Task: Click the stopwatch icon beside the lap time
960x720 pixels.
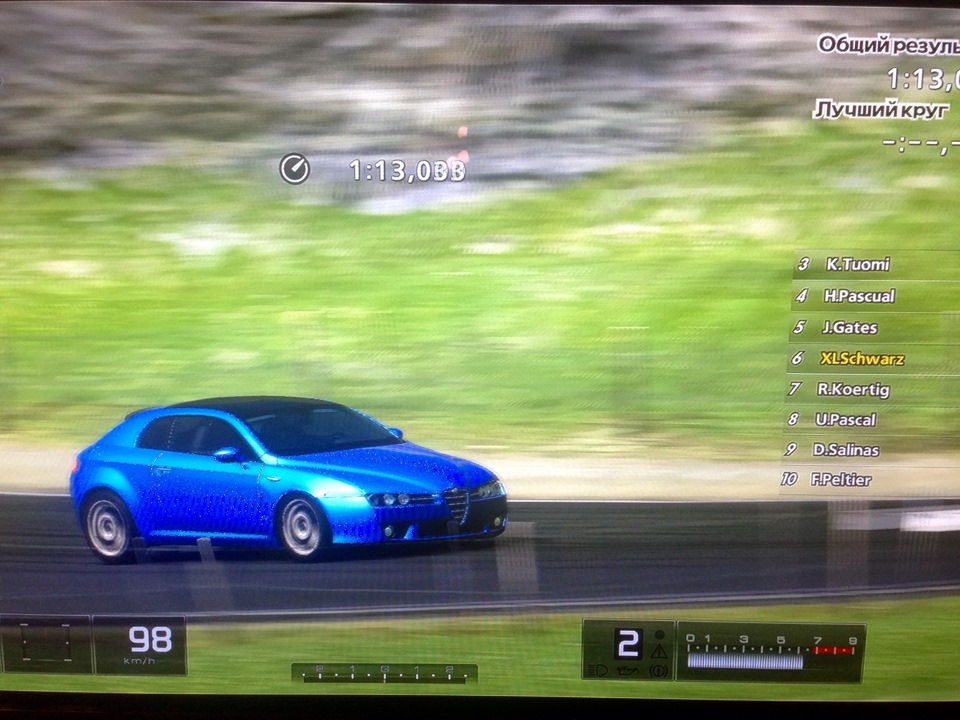Action: (294, 169)
